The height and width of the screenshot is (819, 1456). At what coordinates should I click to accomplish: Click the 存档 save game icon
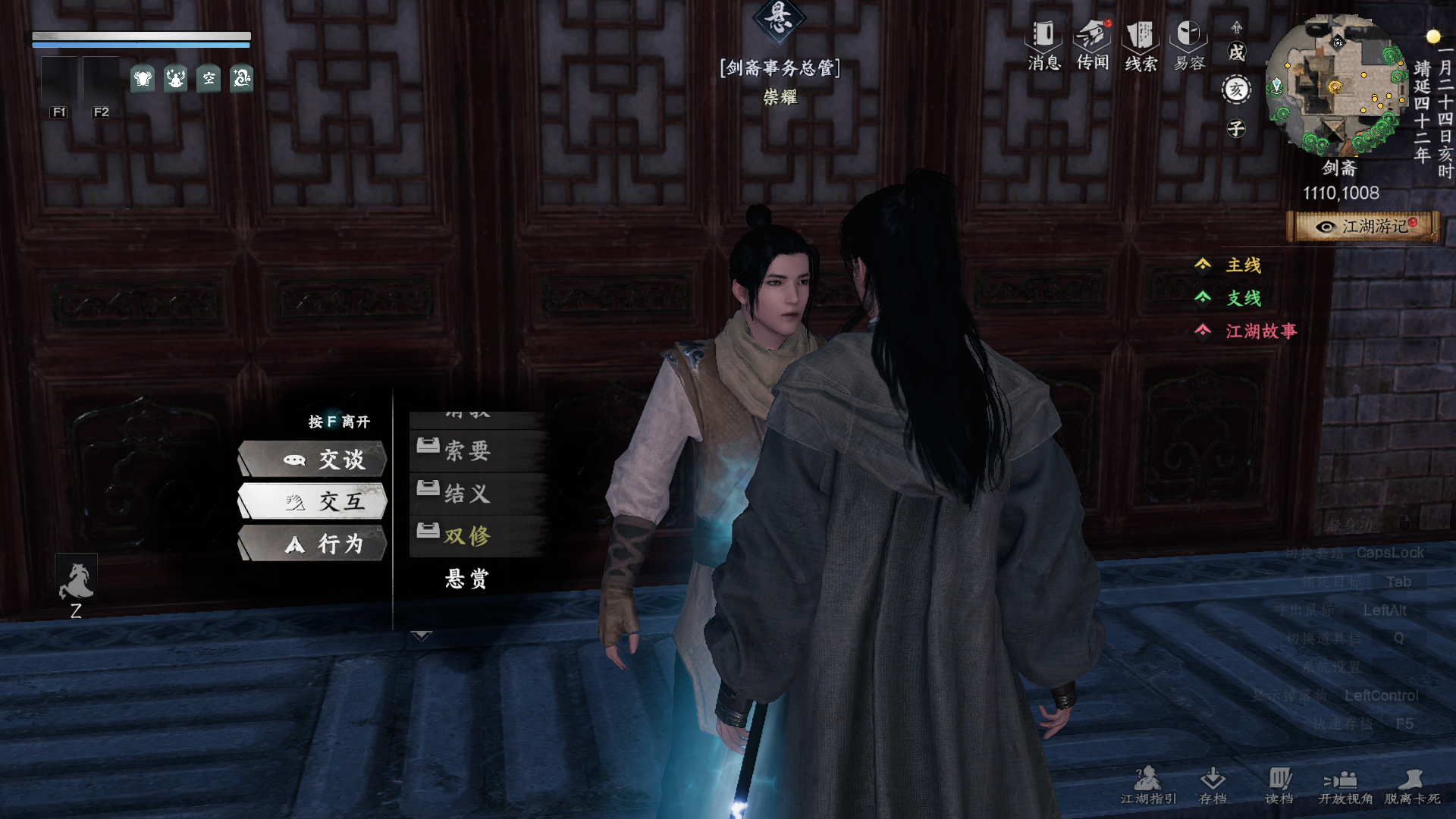pos(1213,785)
